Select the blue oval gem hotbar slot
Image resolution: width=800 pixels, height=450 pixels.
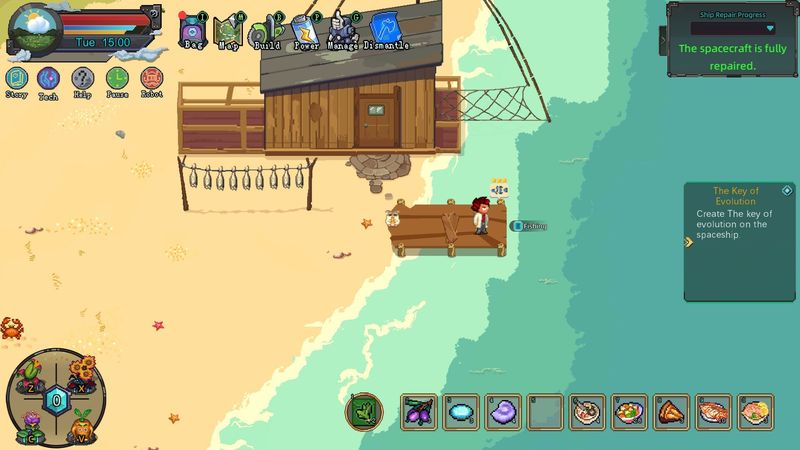460,411
